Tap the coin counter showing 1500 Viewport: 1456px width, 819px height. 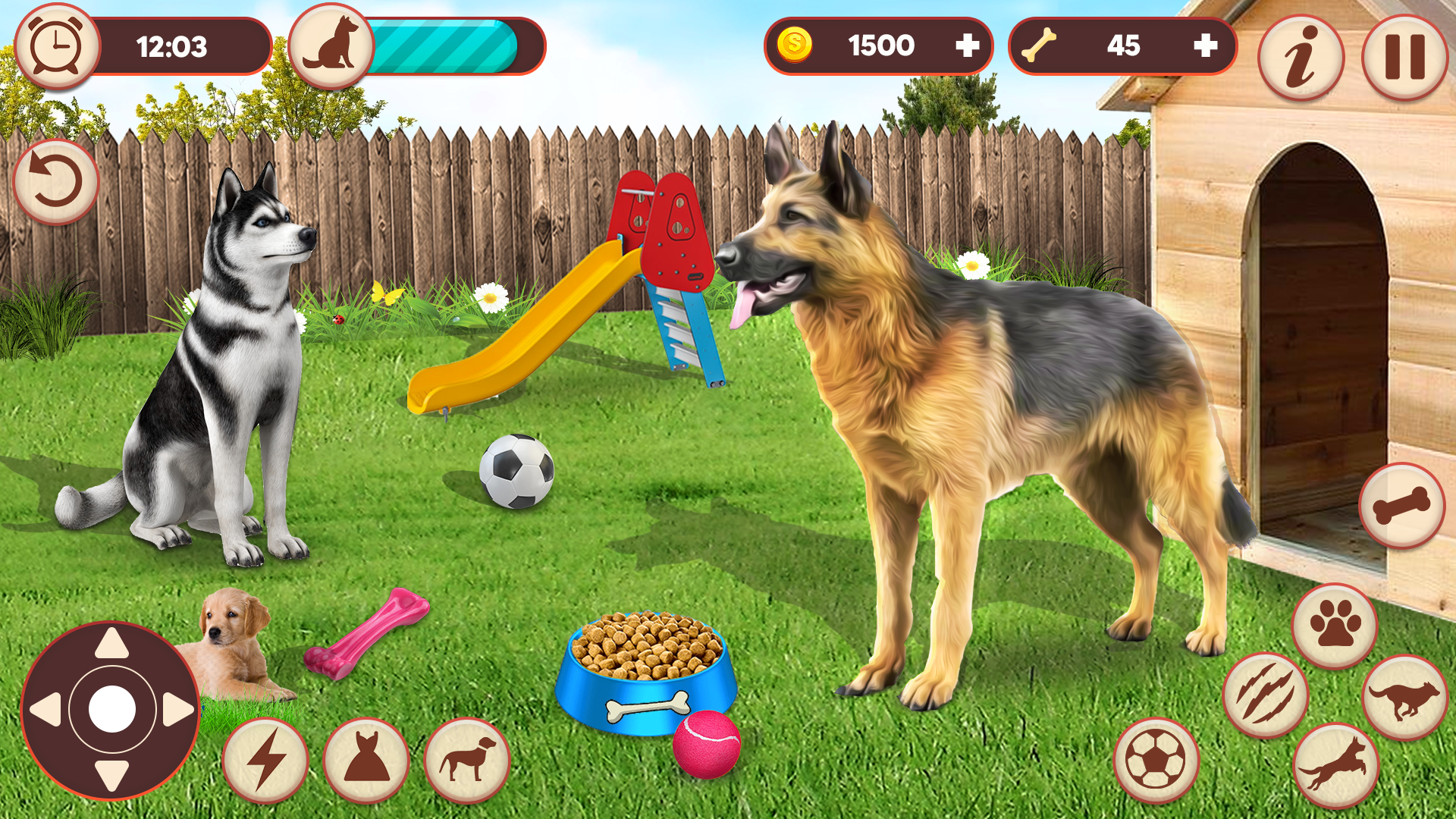coord(880,45)
